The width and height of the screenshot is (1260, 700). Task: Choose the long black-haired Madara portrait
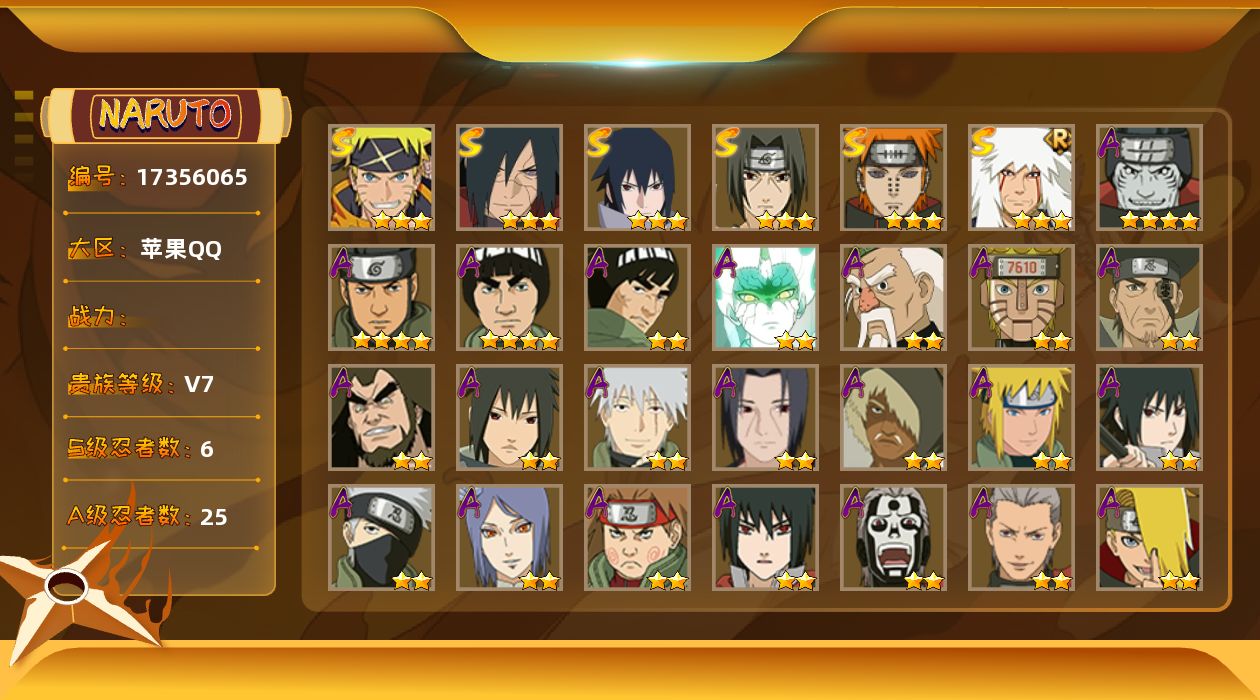509,177
